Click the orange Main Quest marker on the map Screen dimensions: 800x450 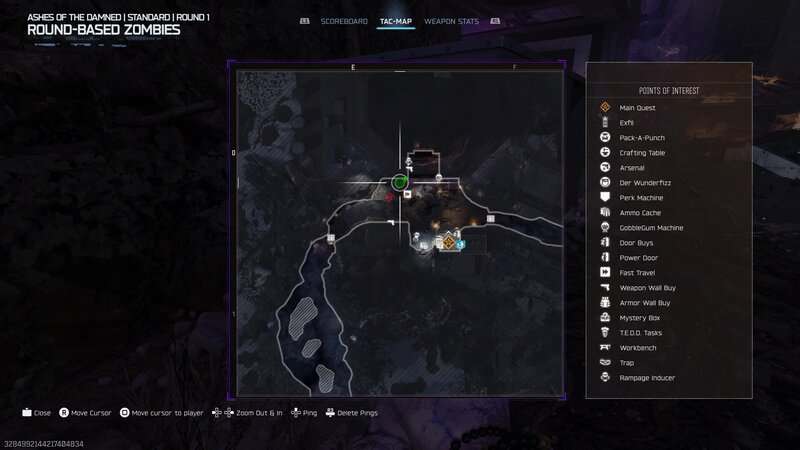click(x=449, y=242)
